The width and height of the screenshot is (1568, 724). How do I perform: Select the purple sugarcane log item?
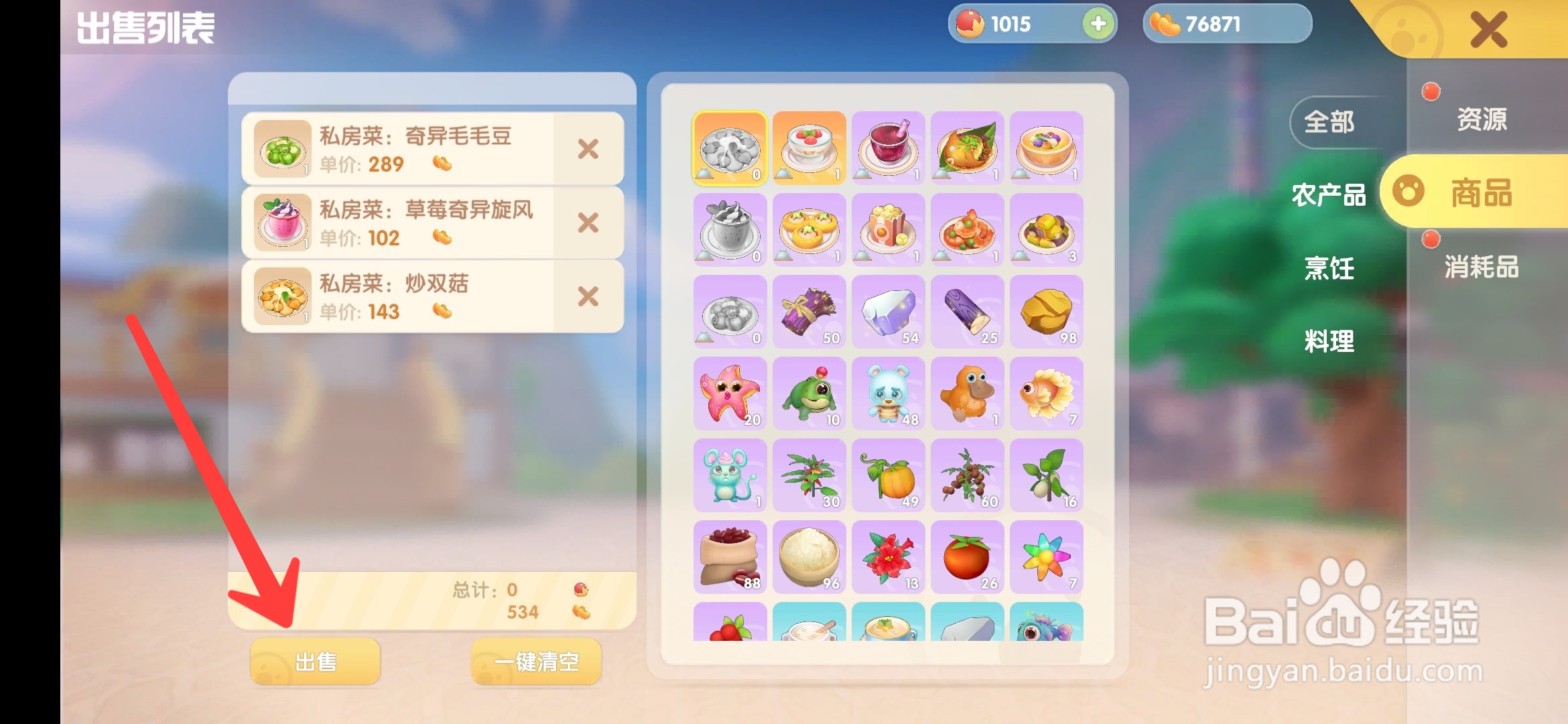coord(967,312)
